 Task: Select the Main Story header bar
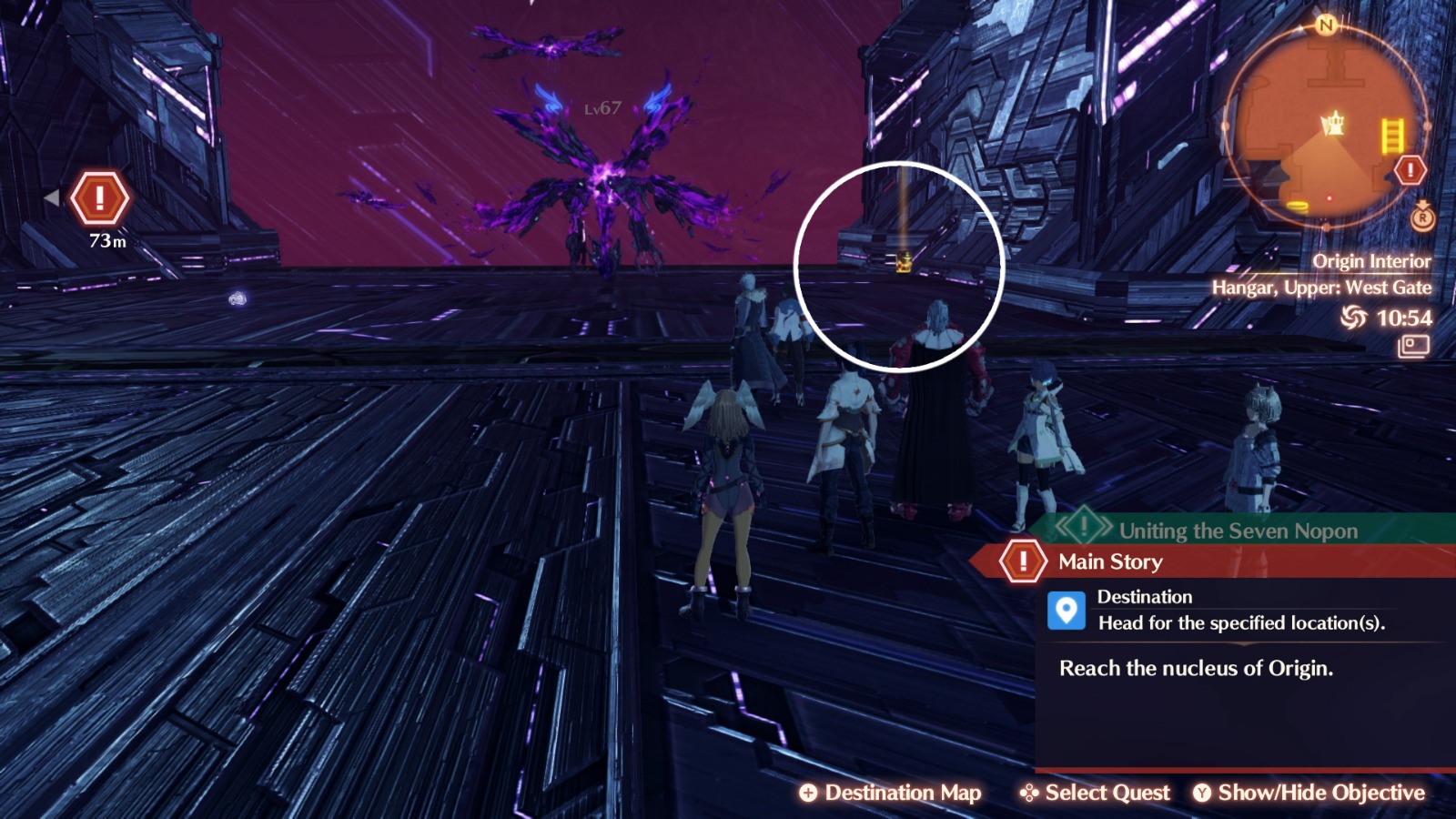[1110, 562]
